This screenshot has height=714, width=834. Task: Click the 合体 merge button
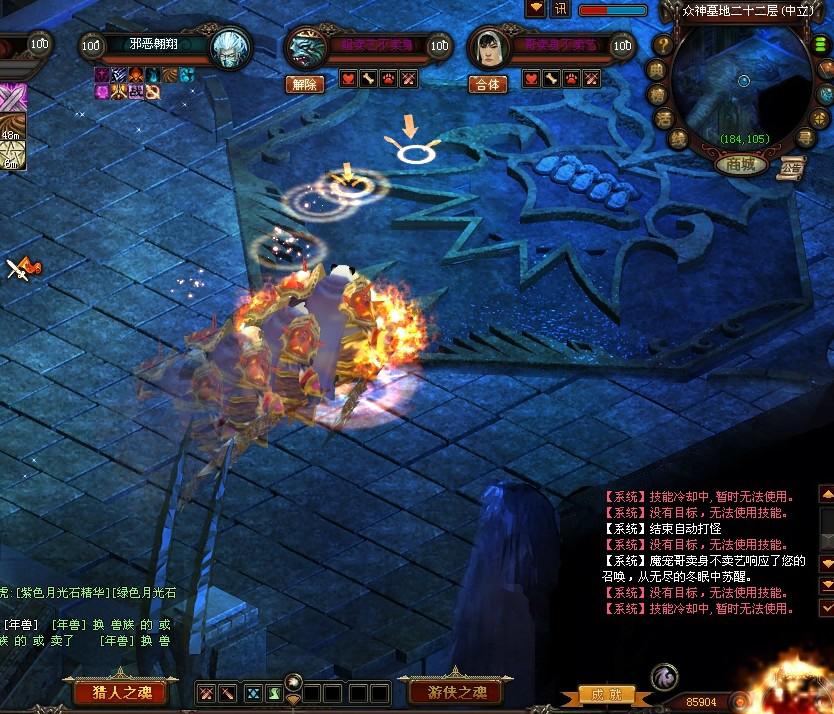pos(487,85)
